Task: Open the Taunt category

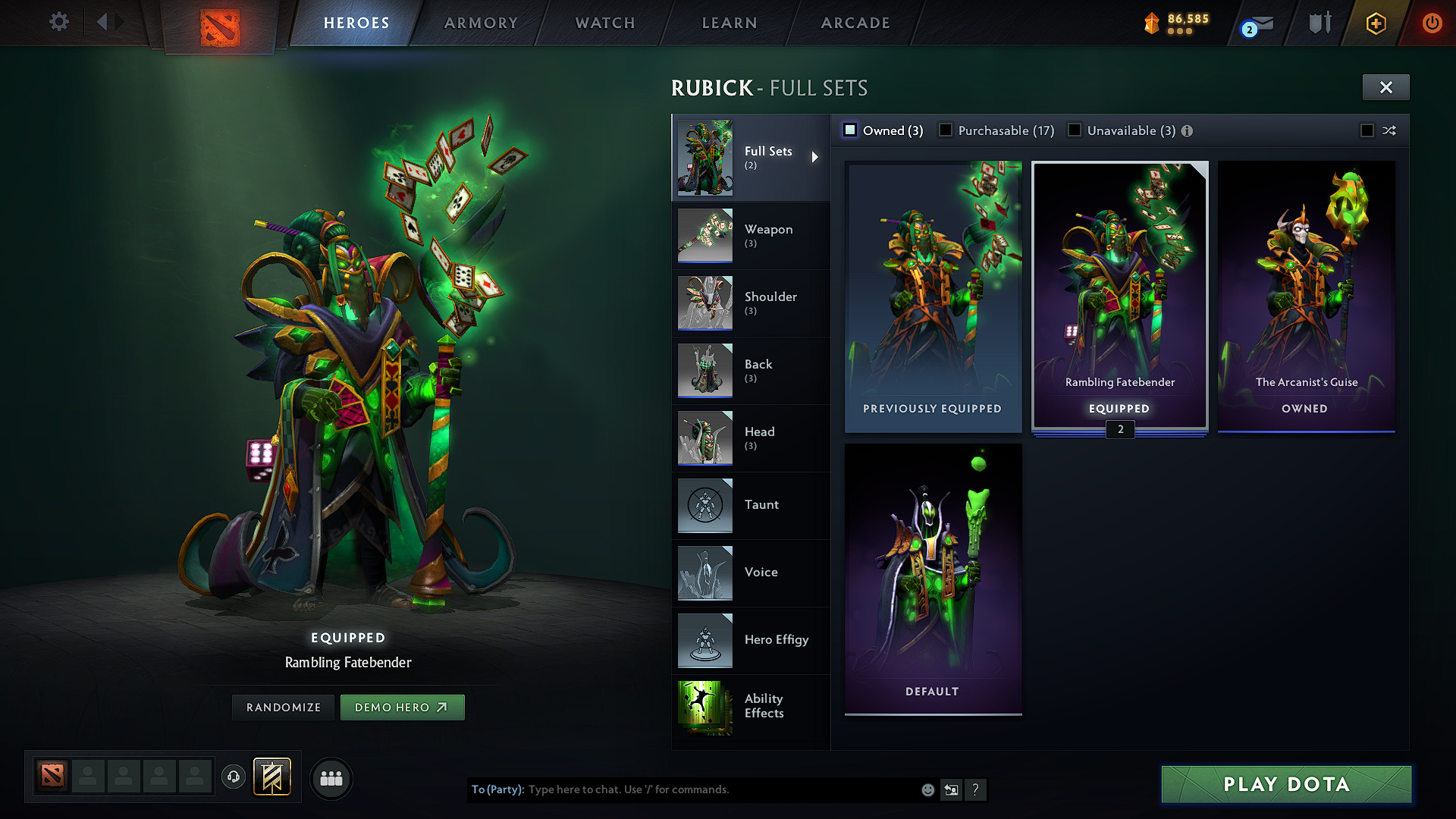Action: coord(761,505)
